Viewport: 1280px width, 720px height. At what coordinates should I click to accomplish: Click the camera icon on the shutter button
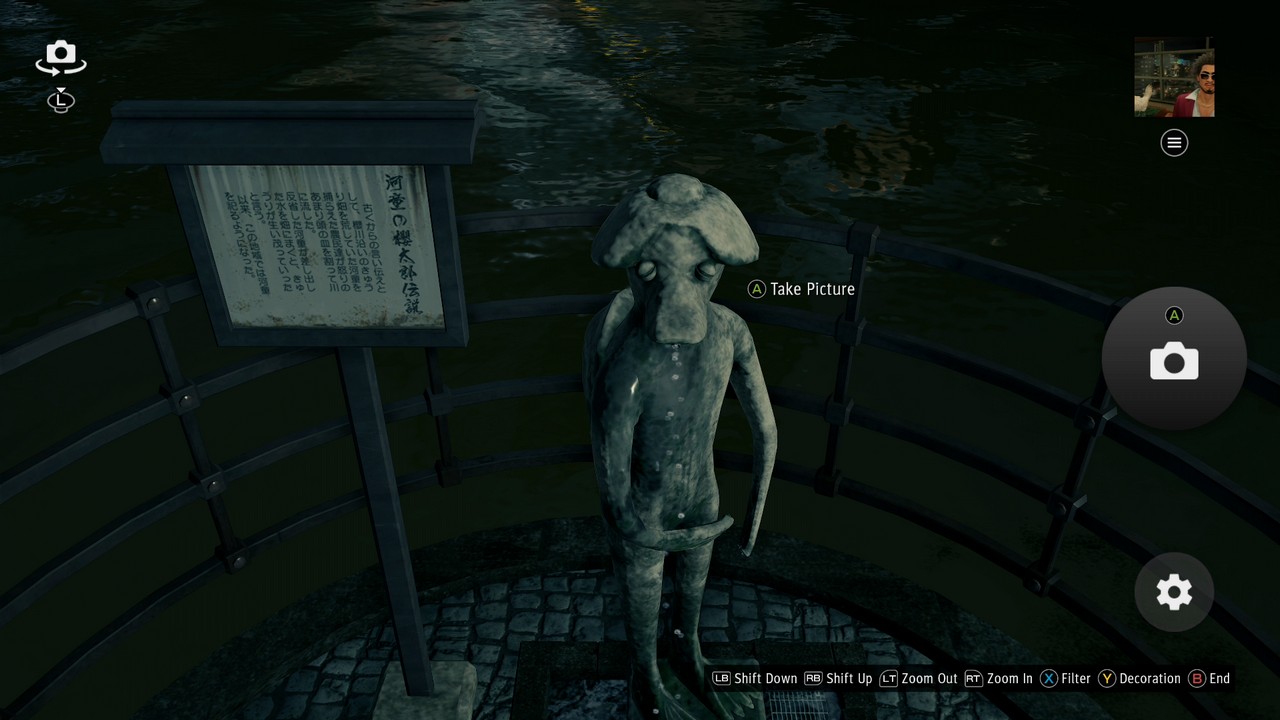pos(1173,362)
